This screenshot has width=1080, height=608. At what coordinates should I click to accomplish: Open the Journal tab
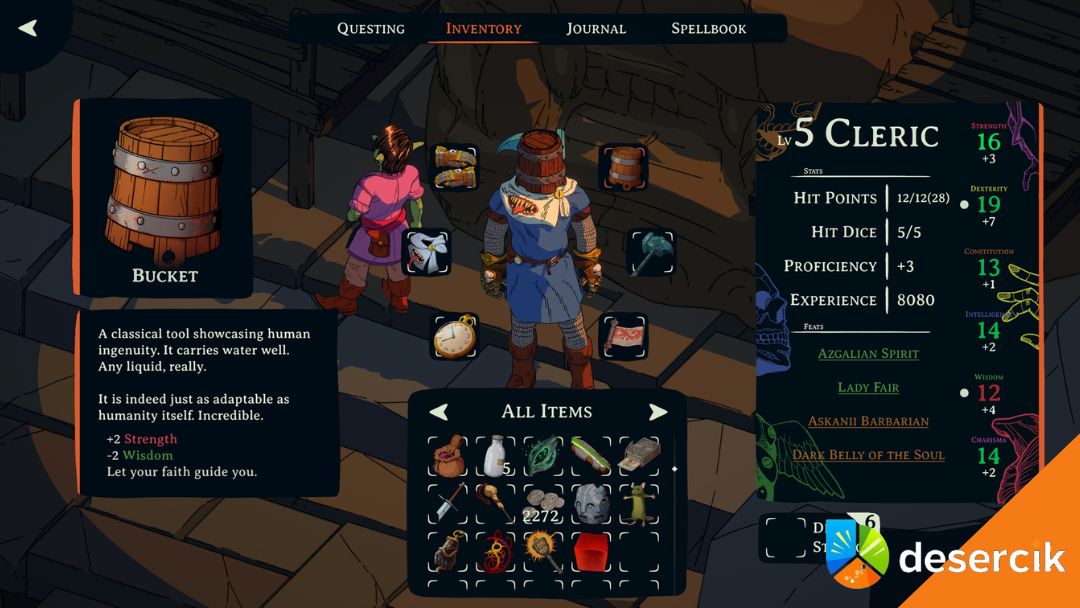pyautogui.click(x=596, y=29)
